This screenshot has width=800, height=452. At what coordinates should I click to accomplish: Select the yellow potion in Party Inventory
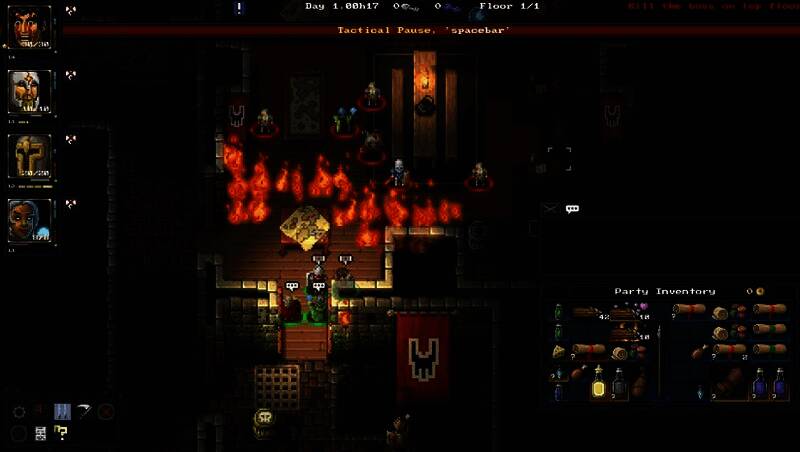598,380
